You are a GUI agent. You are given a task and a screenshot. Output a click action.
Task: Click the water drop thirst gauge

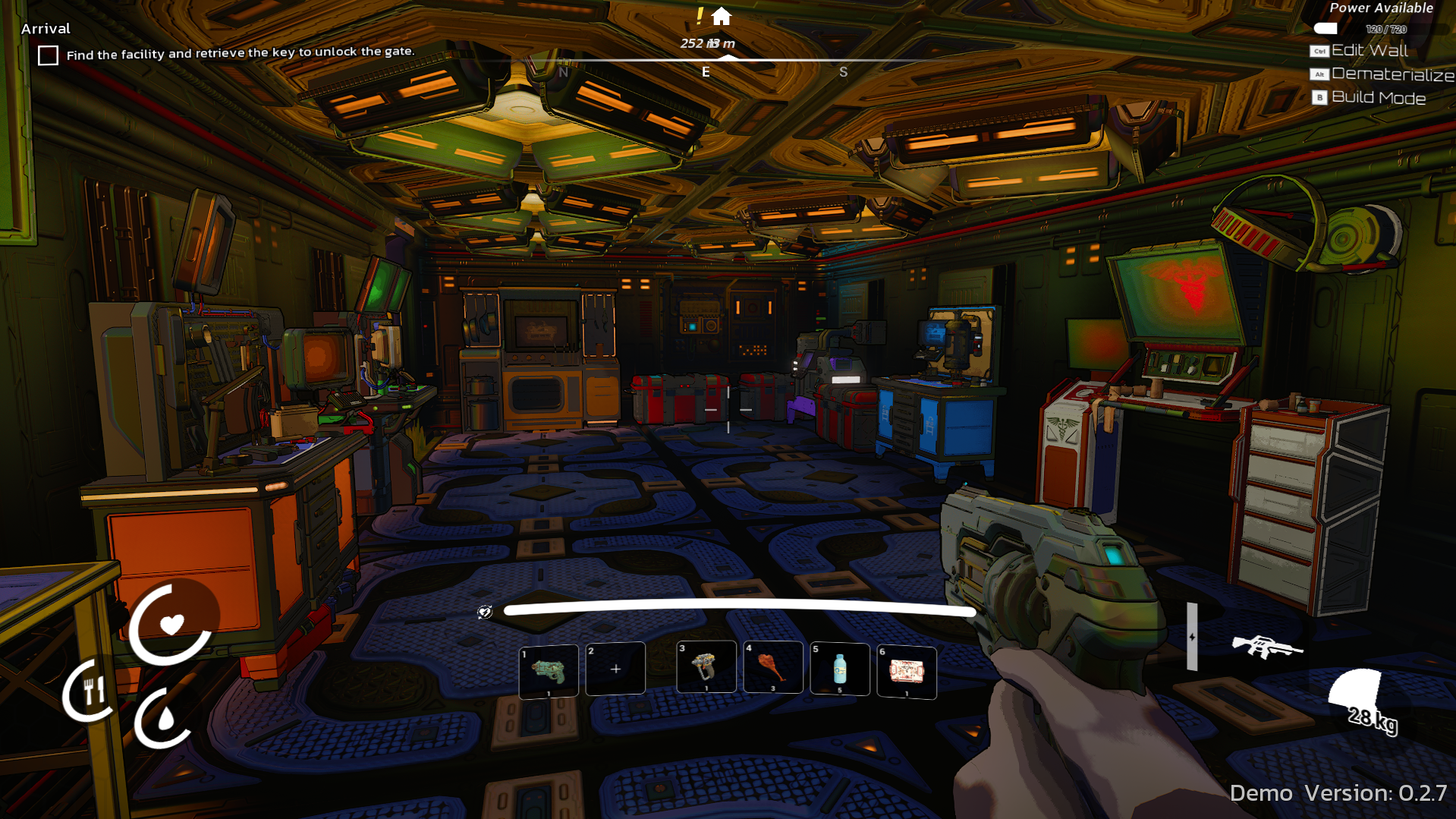164,717
